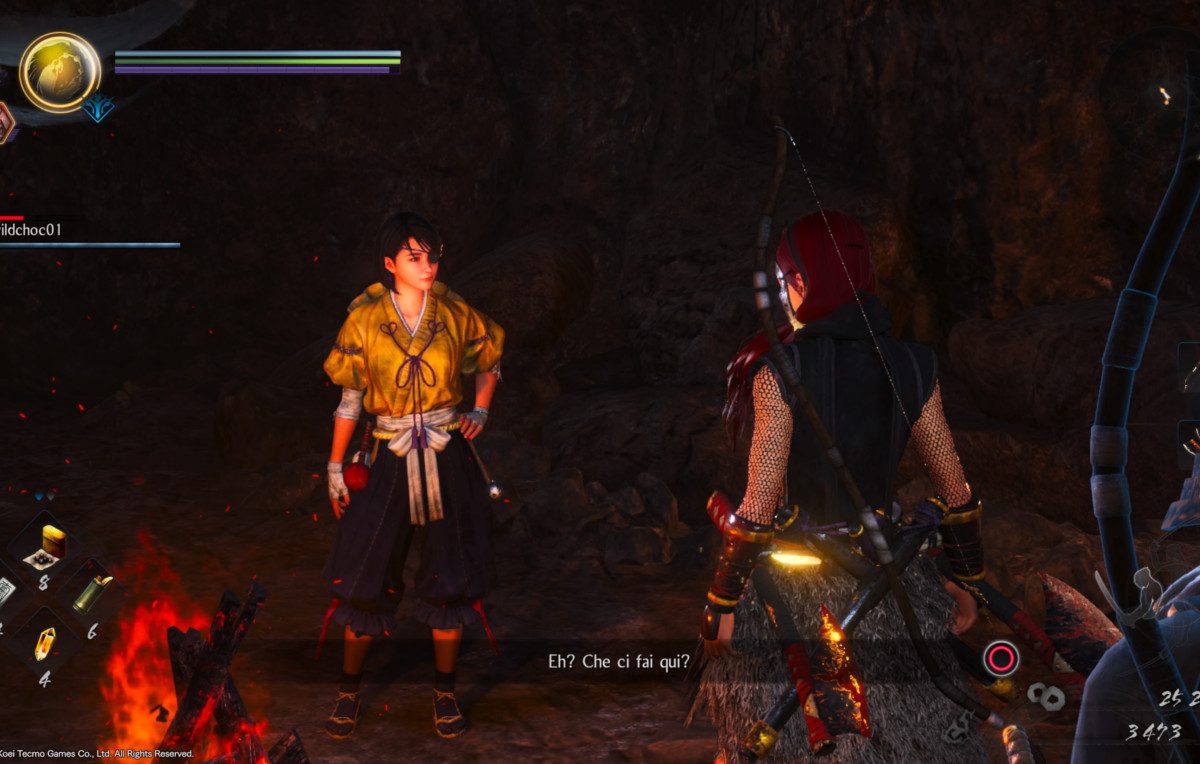The image size is (1200, 764).
Task: Select the companion nameplate ending in choc01
Action: coord(32,230)
